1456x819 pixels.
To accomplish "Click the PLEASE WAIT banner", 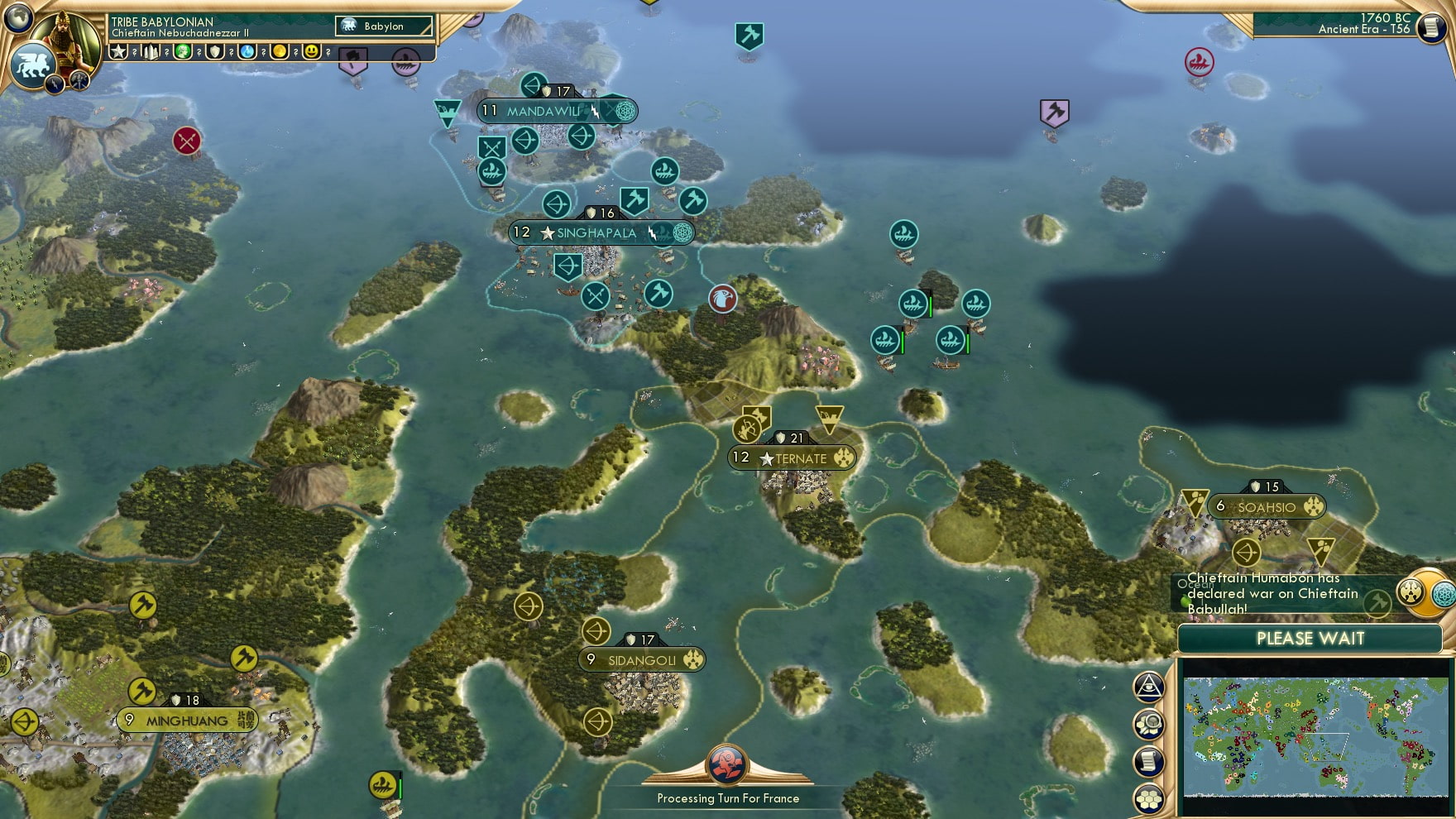I will pyautogui.click(x=1310, y=639).
